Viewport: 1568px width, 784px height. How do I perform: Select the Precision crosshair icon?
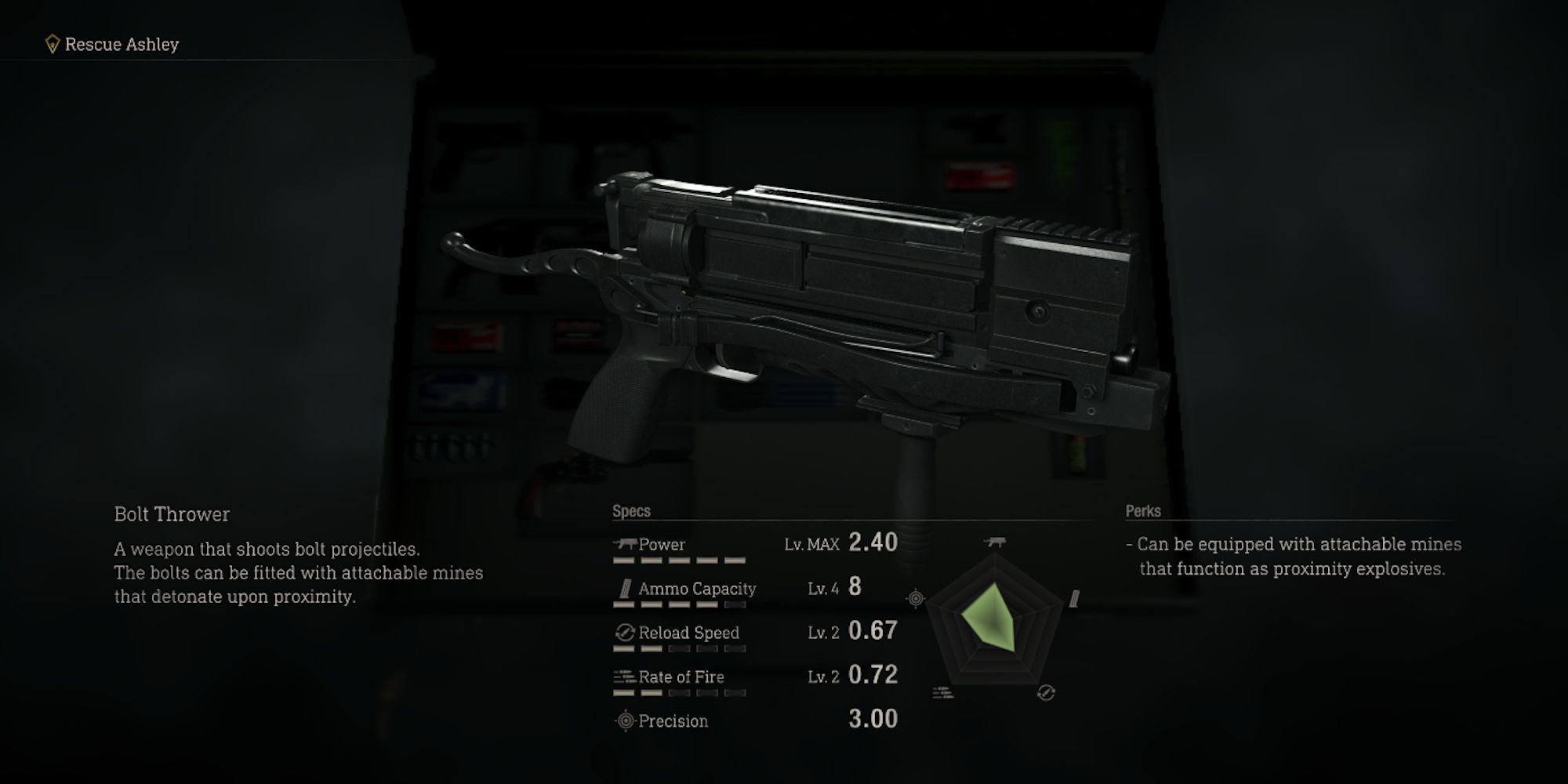pyautogui.click(x=623, y=720)
